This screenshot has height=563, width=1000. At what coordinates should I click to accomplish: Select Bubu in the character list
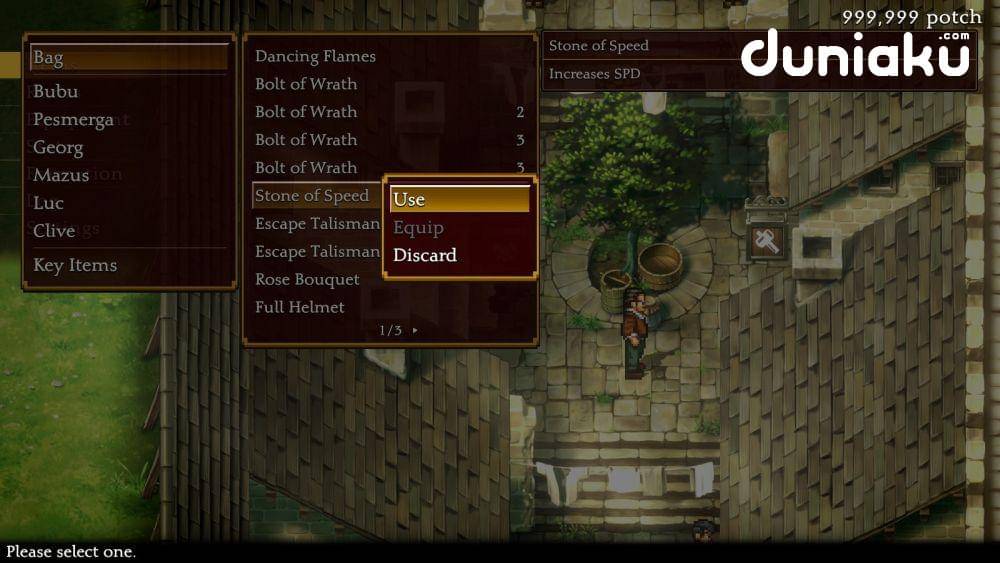(56, 91)
